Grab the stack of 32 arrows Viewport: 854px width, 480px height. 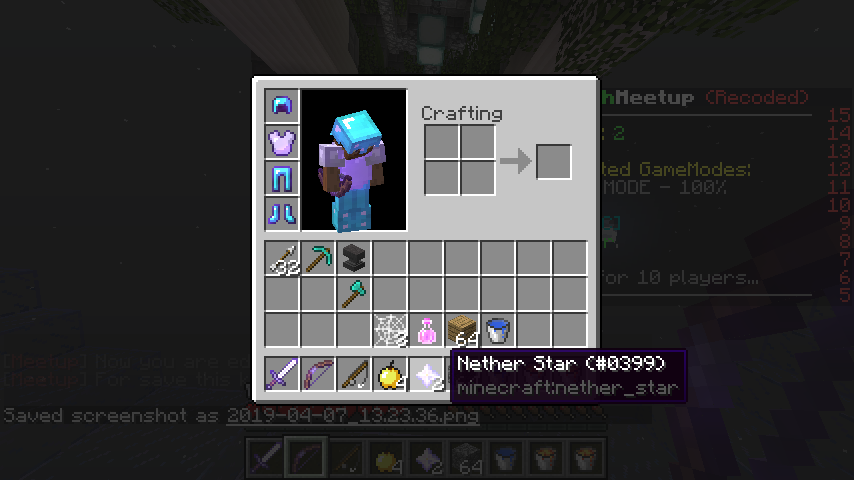(x=282, y=258)
